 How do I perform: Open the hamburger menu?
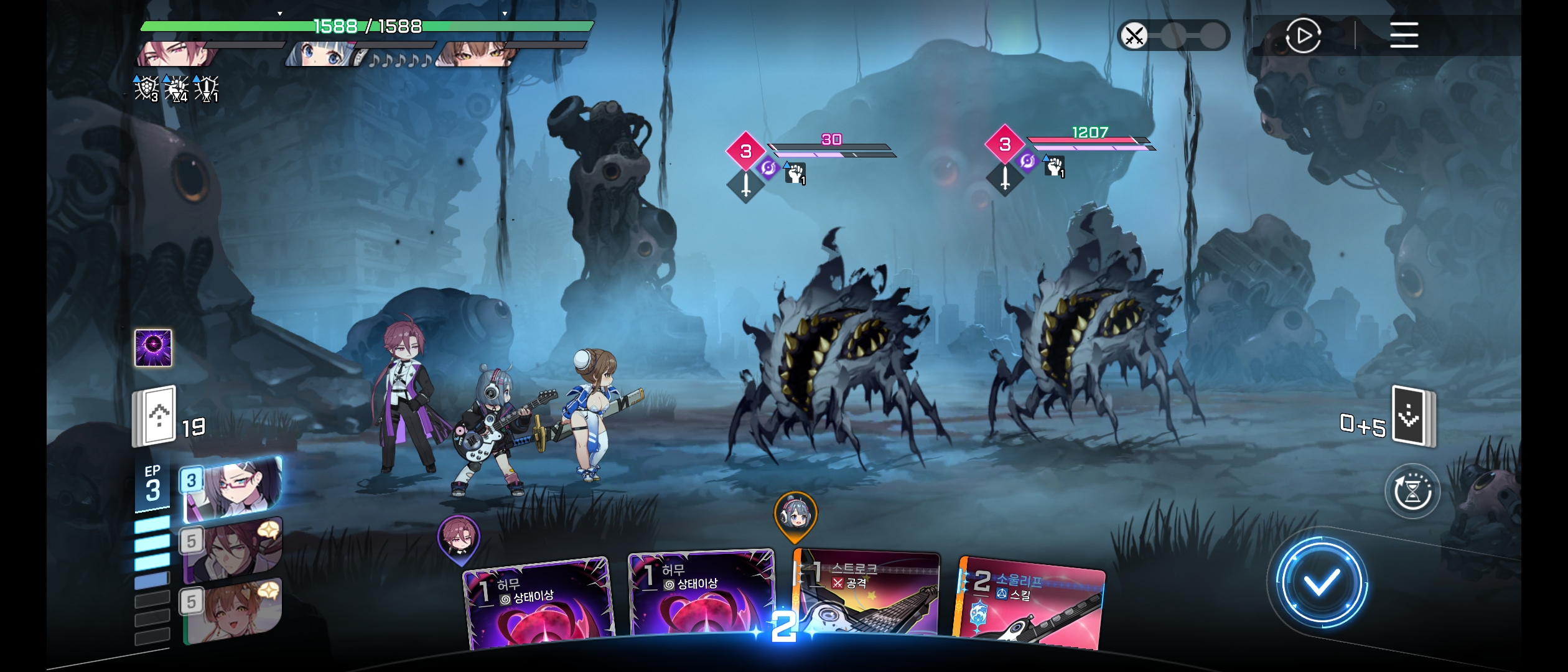point(1404,35)
